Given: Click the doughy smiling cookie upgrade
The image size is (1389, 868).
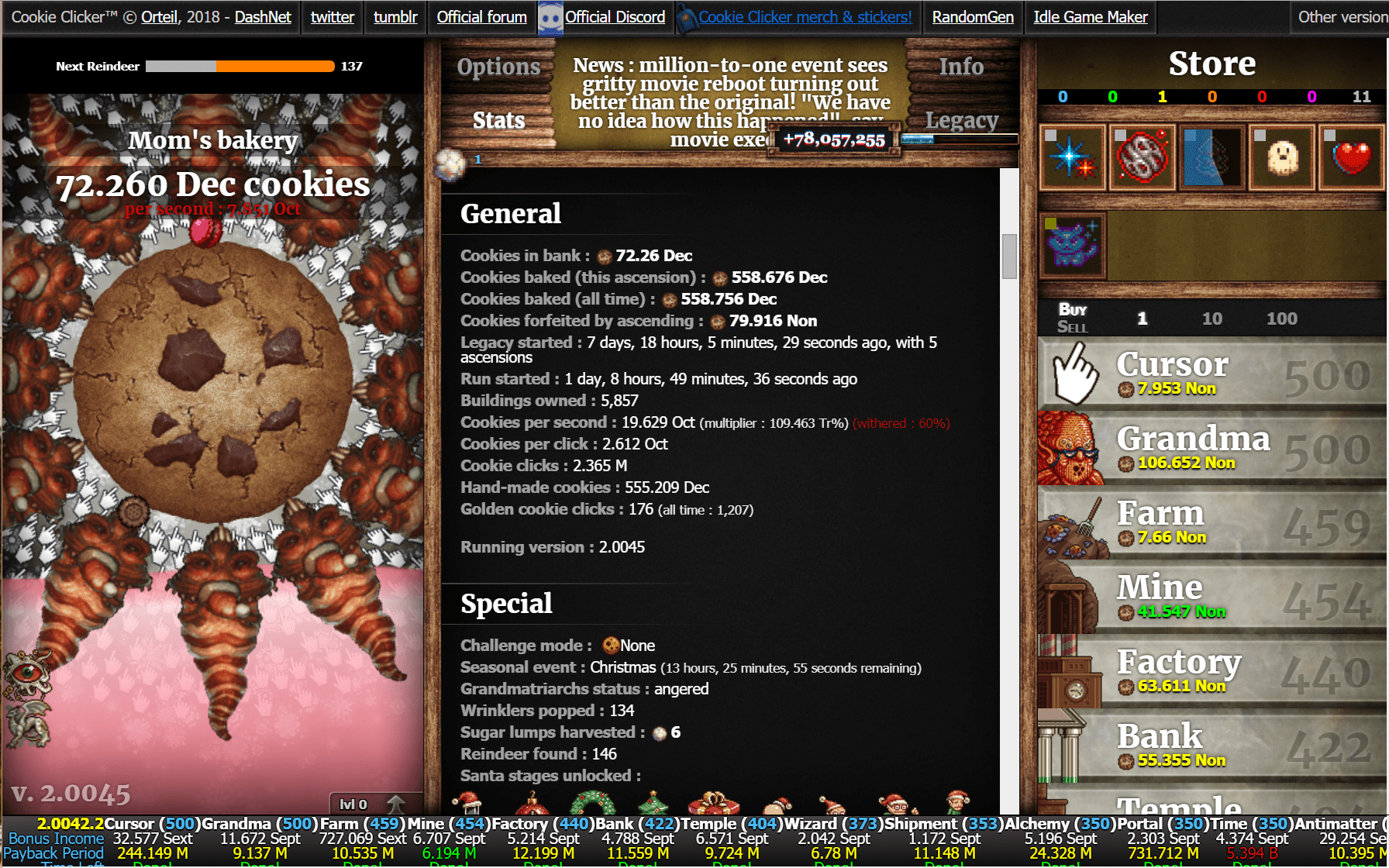Looking at the screenshot, I should click(1280, 157).
